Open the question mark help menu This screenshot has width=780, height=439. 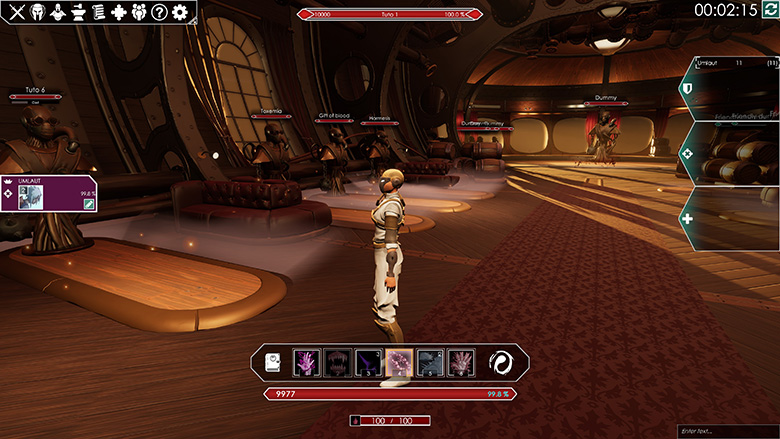pyautogui.click(x=159, y=13)
